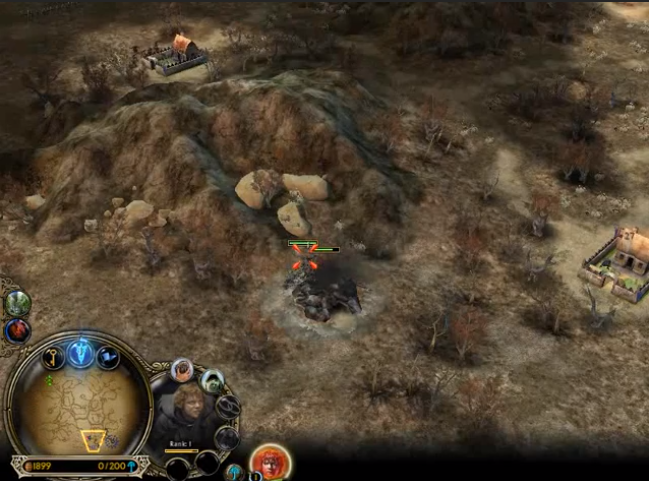This screenshot has width=649, height=481.
Task: Select the red-haired hero button at bottom
Action: (269, 462)
